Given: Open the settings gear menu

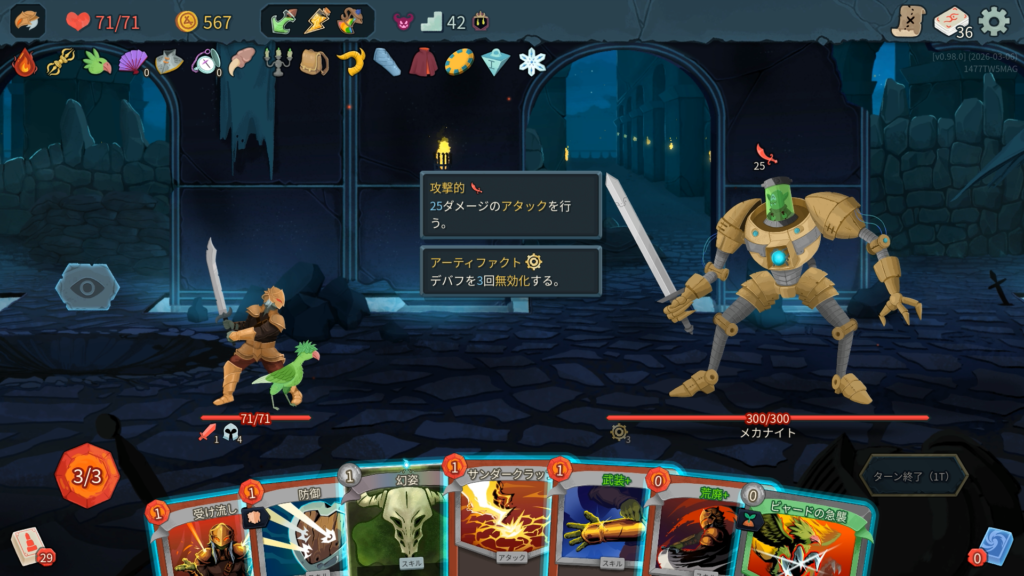Looking at the screenshot, I should pos(993,21).
